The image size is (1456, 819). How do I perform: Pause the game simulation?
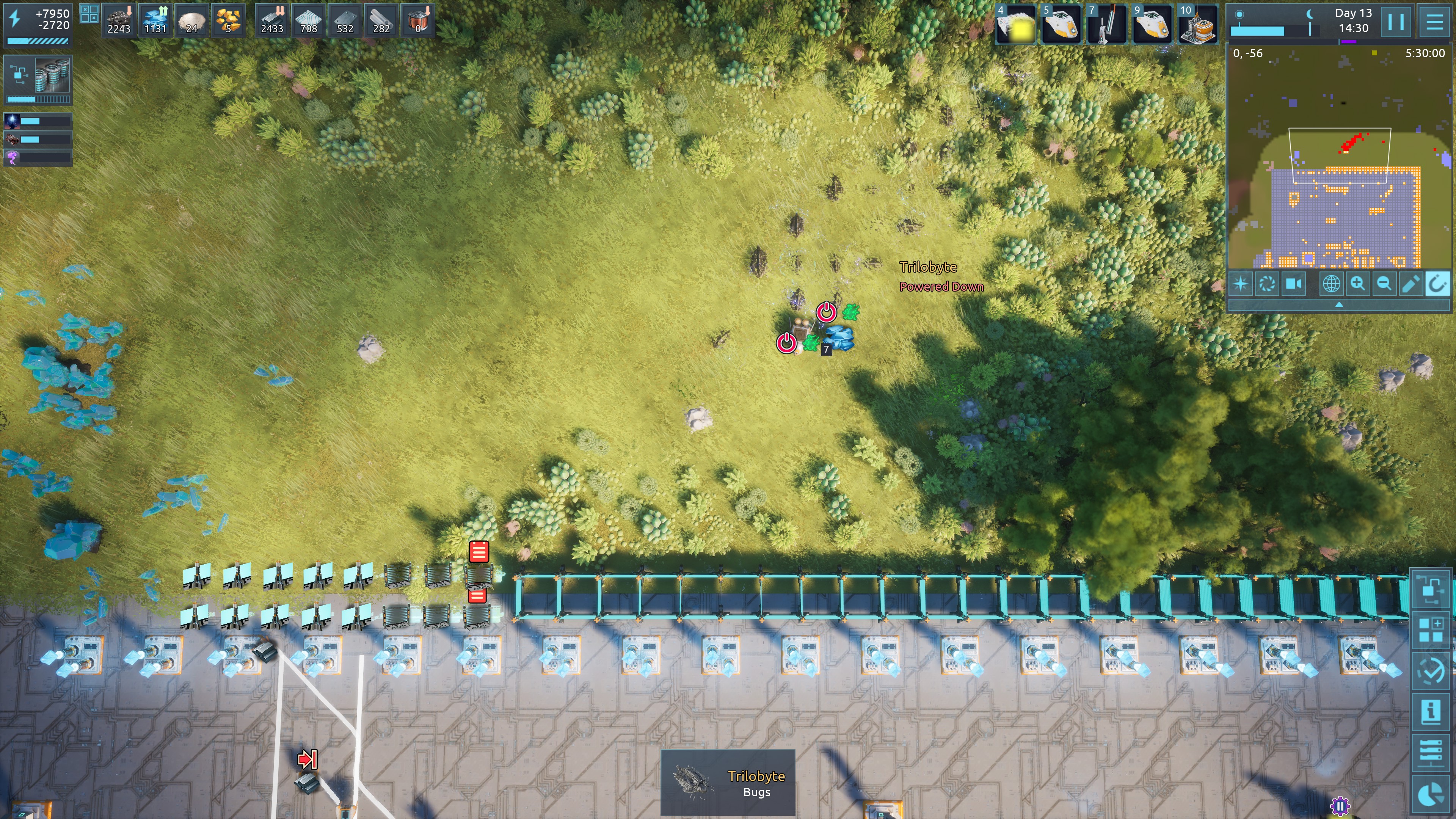[1395, 22]
